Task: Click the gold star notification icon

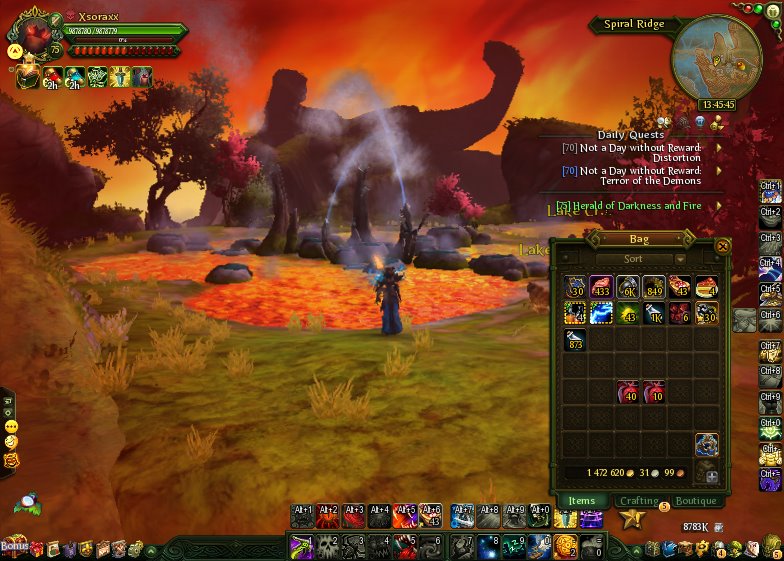Action: (631, 518)
